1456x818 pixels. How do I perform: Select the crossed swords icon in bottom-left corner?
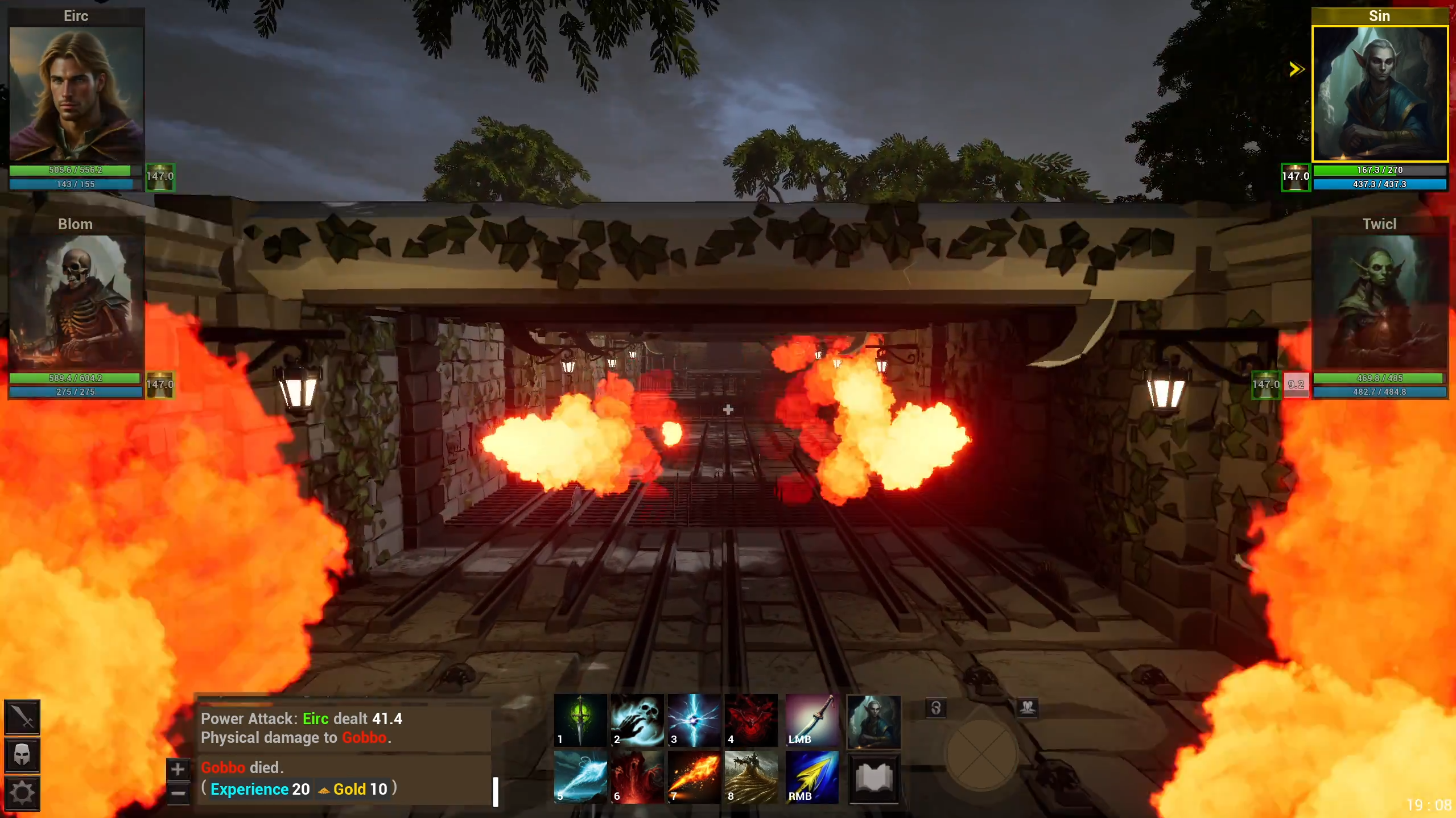(23, 718)
